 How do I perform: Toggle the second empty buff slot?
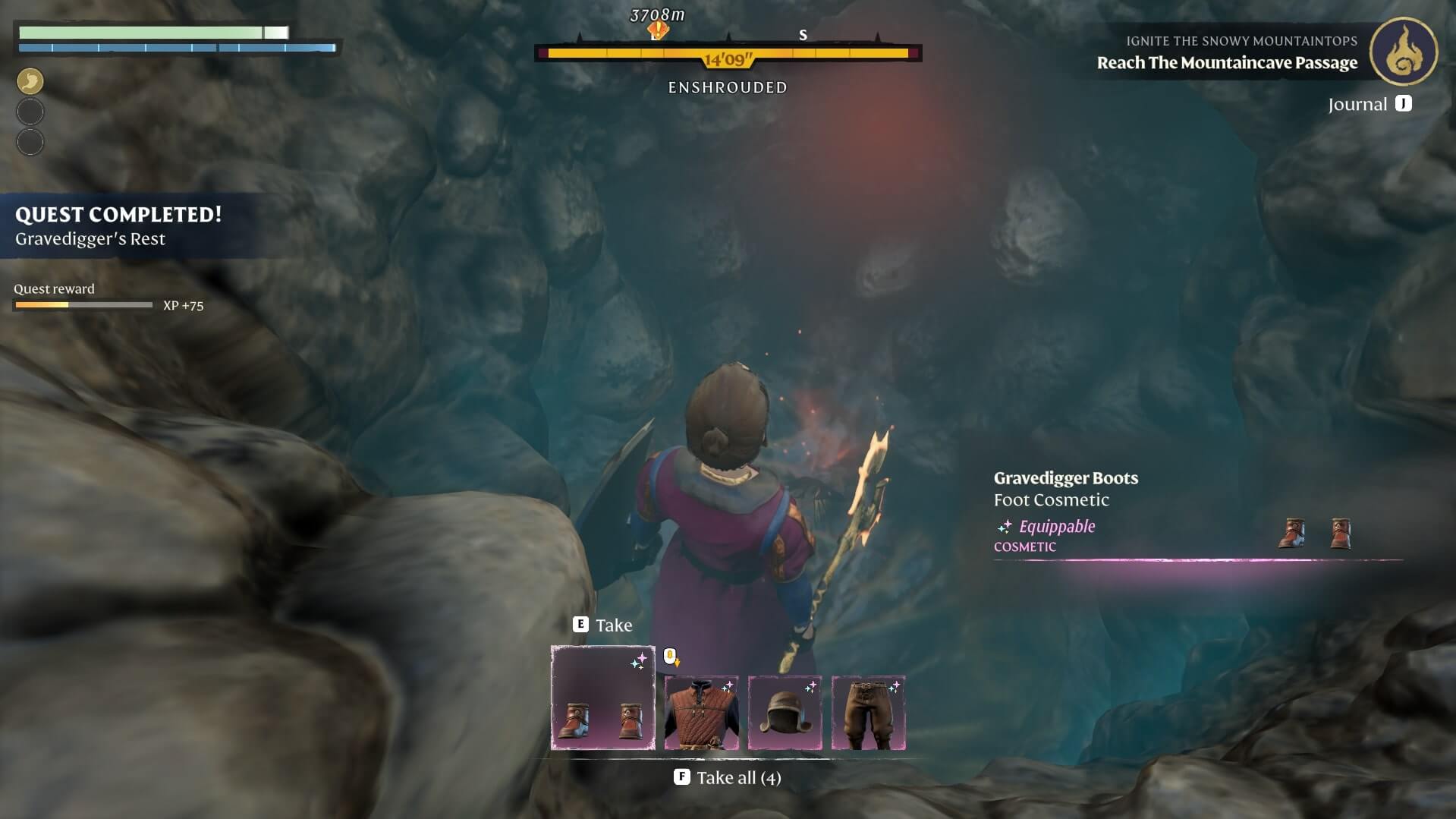coord(30,142)
